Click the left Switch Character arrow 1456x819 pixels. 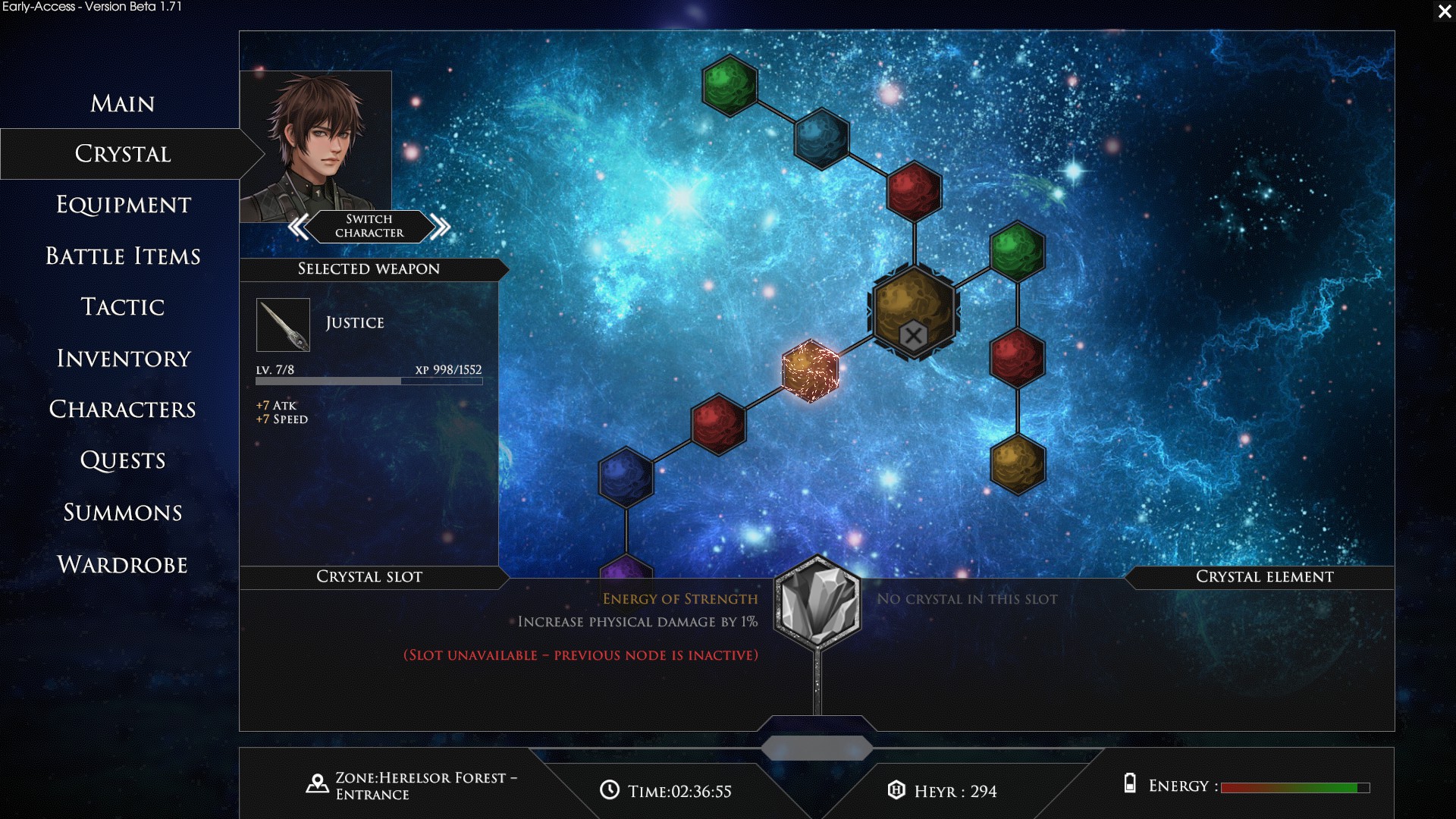pos(299,226)
